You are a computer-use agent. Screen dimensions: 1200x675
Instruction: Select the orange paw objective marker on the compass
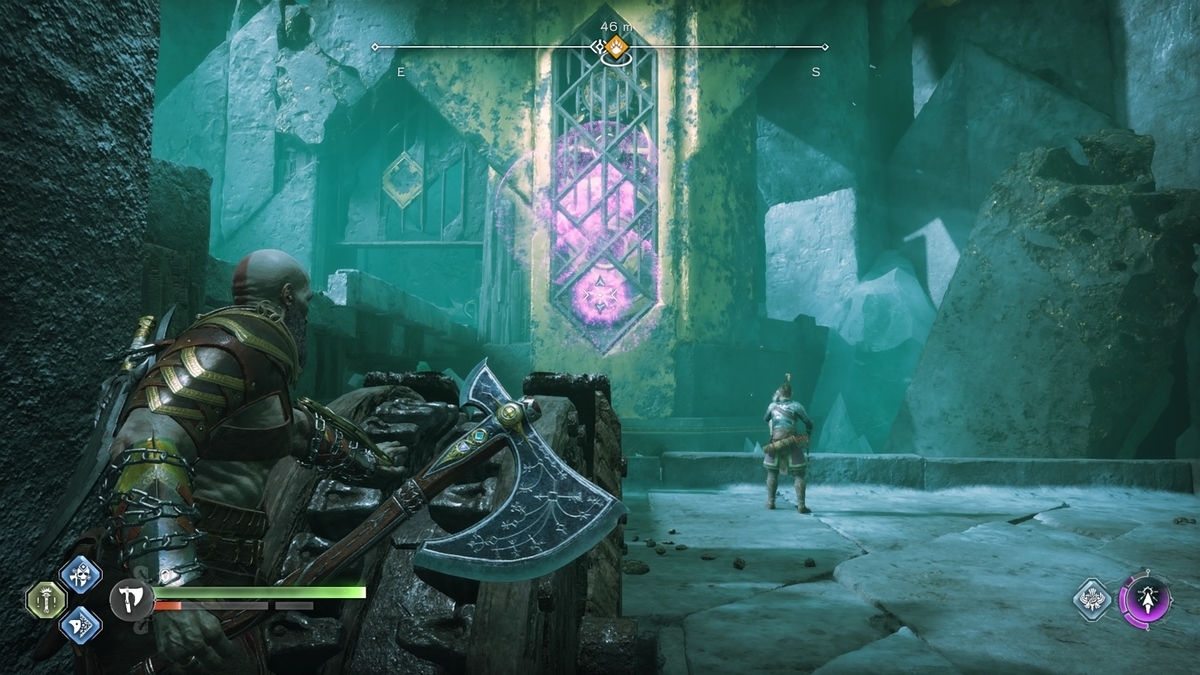[617, 45]
